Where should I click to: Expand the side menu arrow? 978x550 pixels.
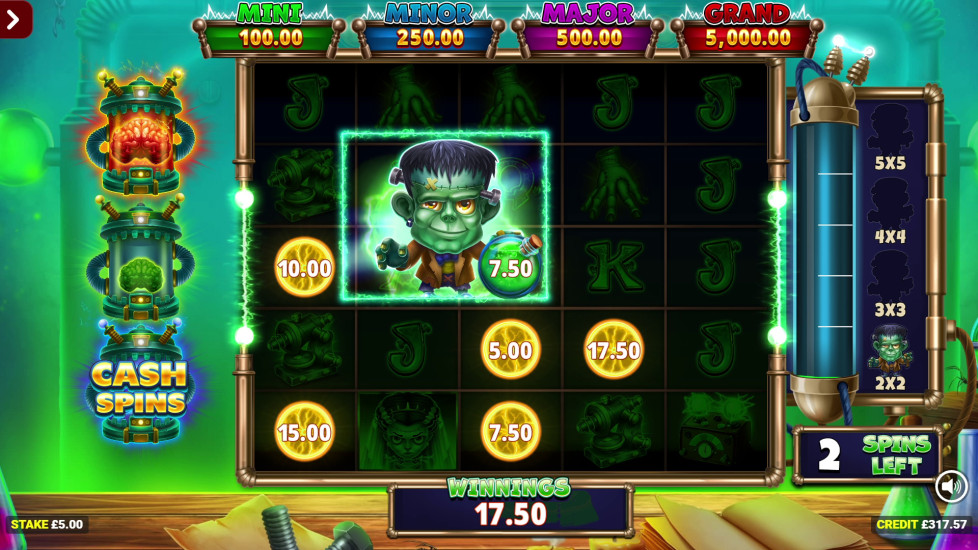(x=14, y=19)
